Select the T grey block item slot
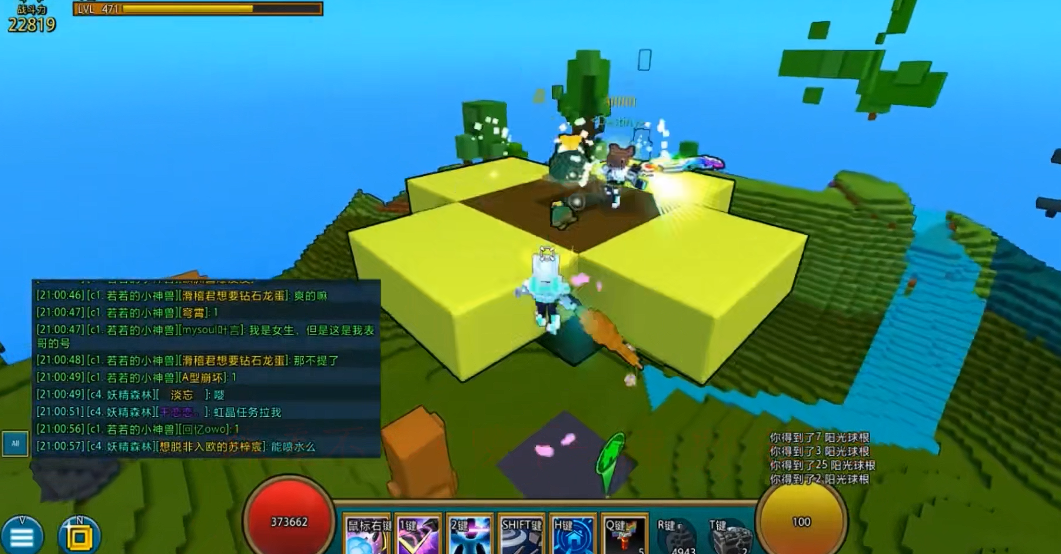Image resolution: width=1061 pixels, height=554 pixels. point(730,537)
